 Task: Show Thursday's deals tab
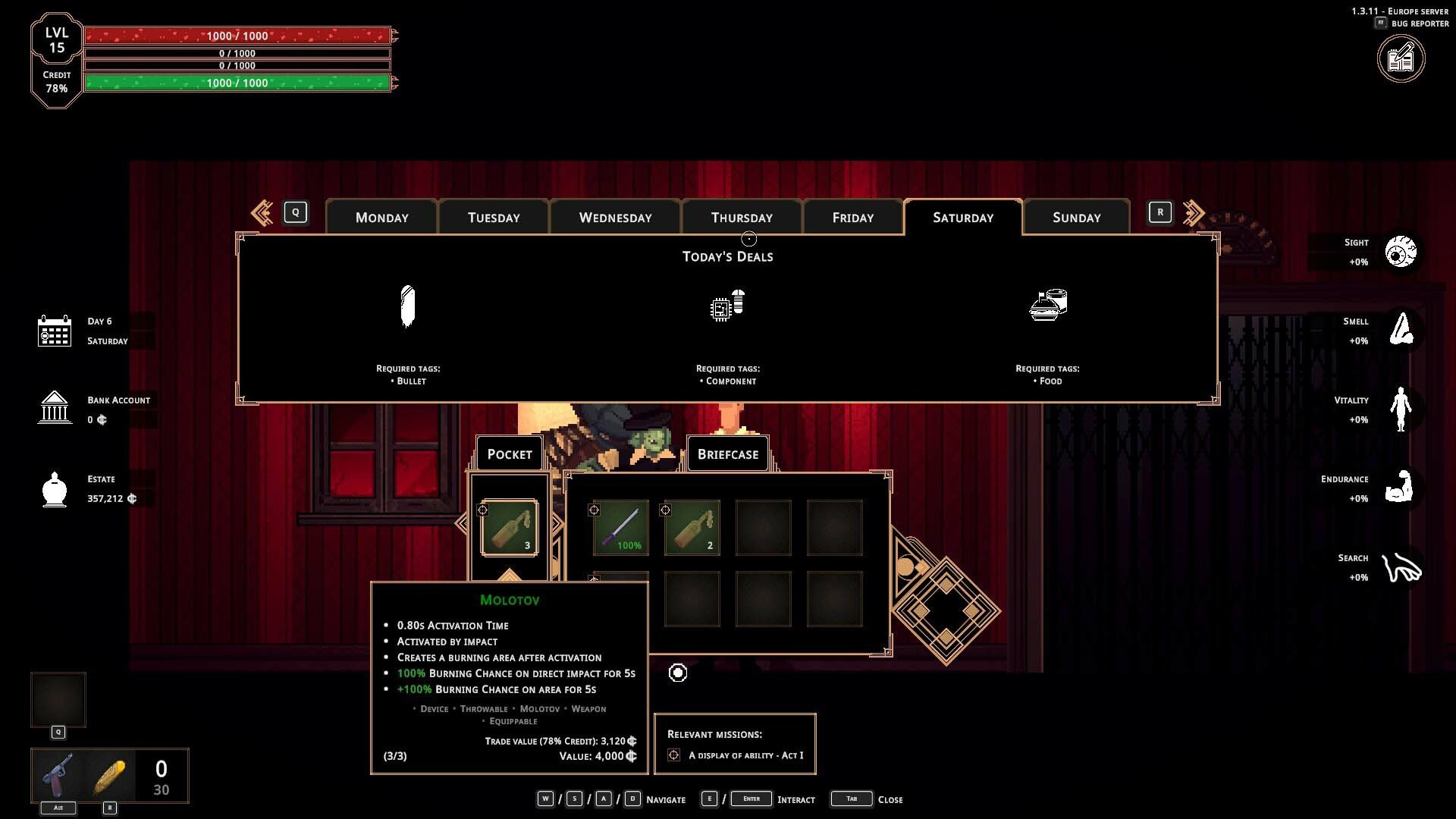pyautogui.click(x=742, y=218)
